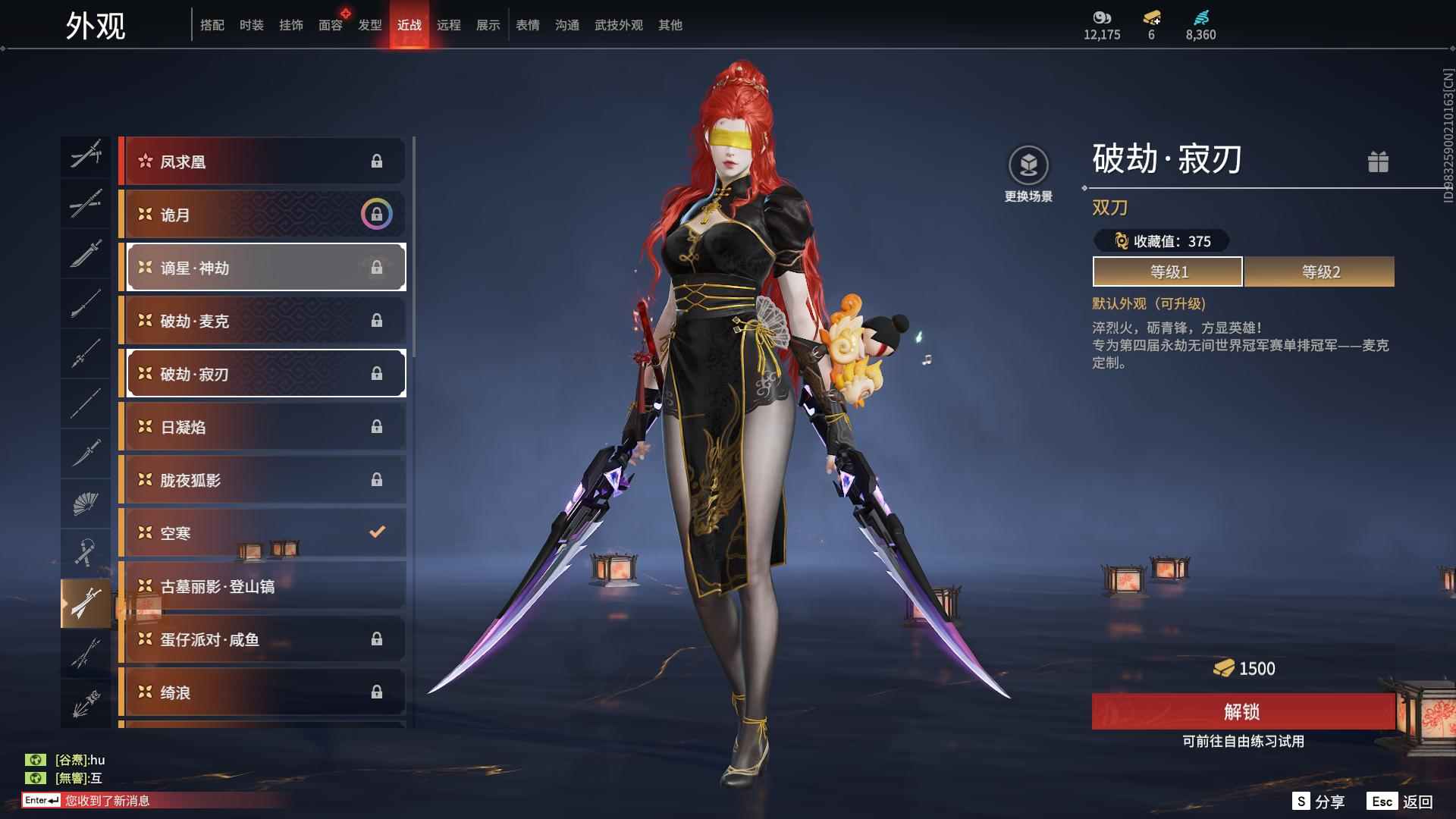Switch to the 远程 ranged tab
This screenshot has height=819, width=1456.
[x=449, y=25]
